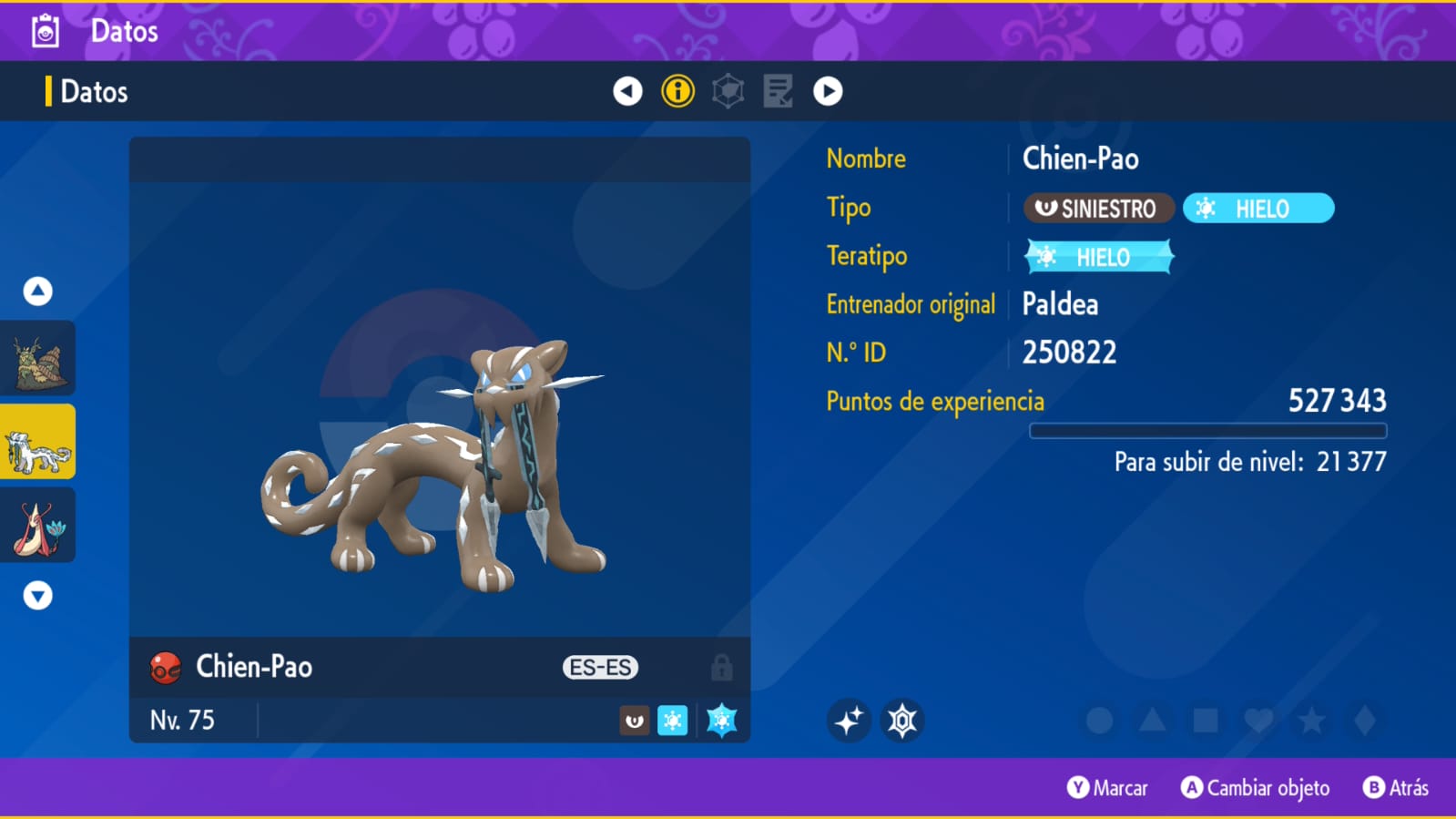Toggle the triangle marking
The width and height of the screenshot is (1456, 819).
1152,721
